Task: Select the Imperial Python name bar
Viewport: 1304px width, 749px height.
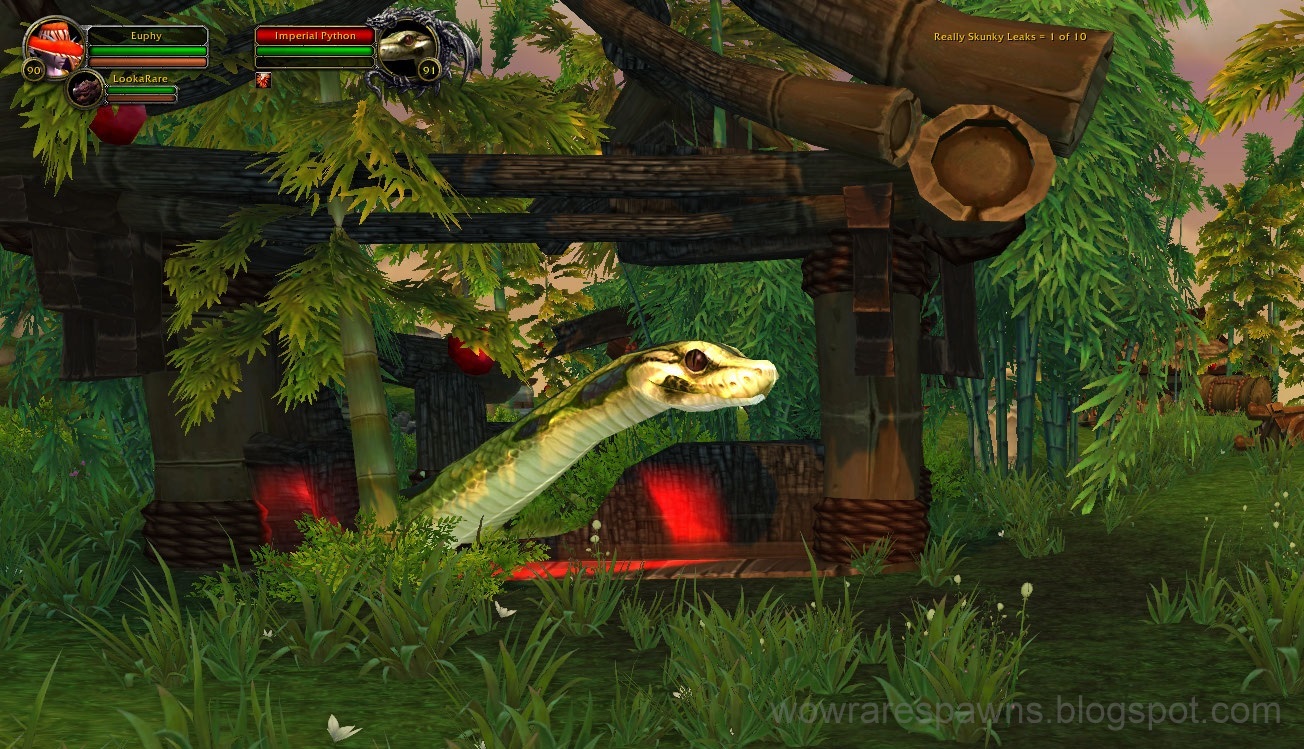Action: pos(317,35)
